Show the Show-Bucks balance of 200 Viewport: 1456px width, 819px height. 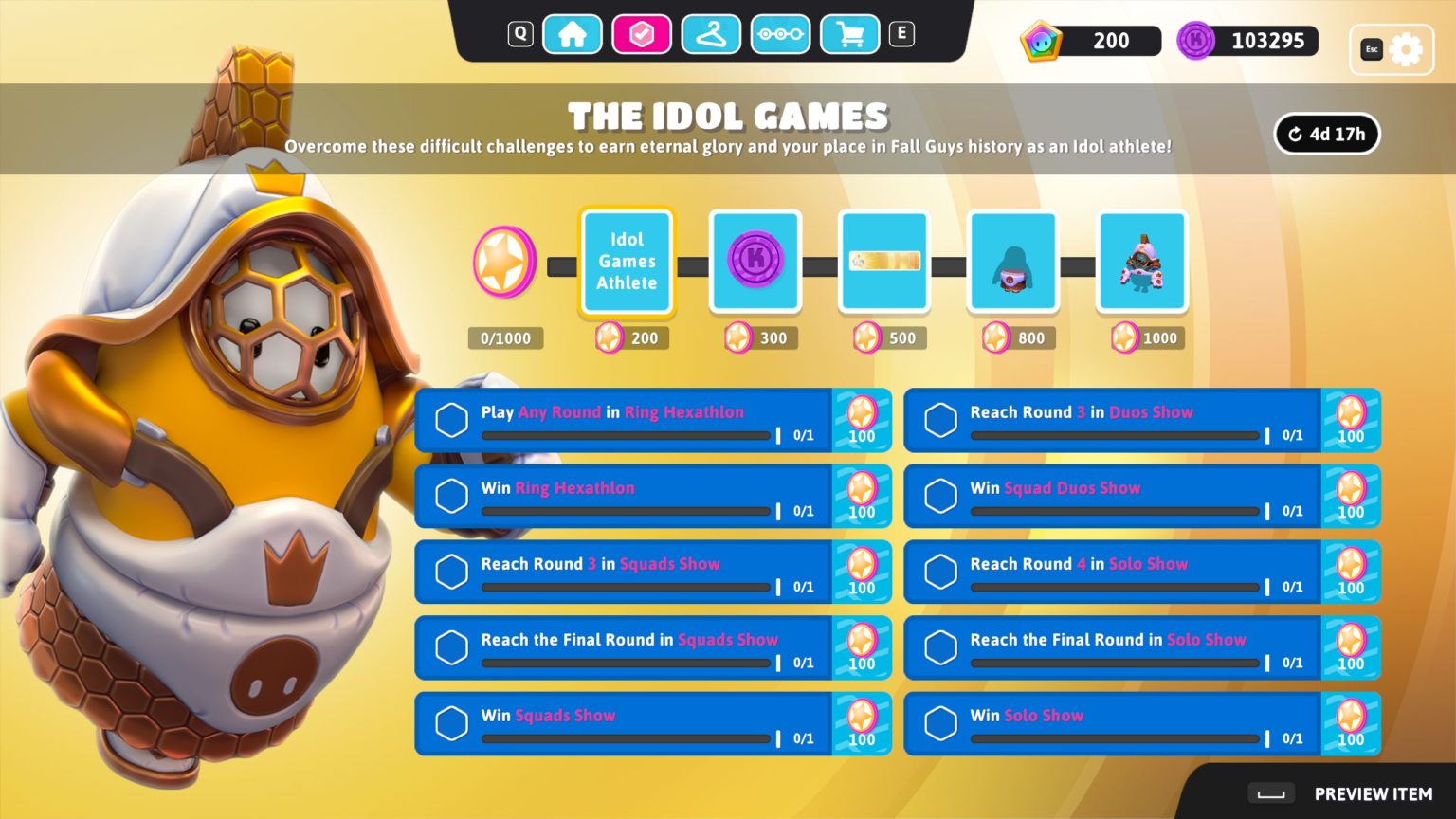(x=1090, y=41)
